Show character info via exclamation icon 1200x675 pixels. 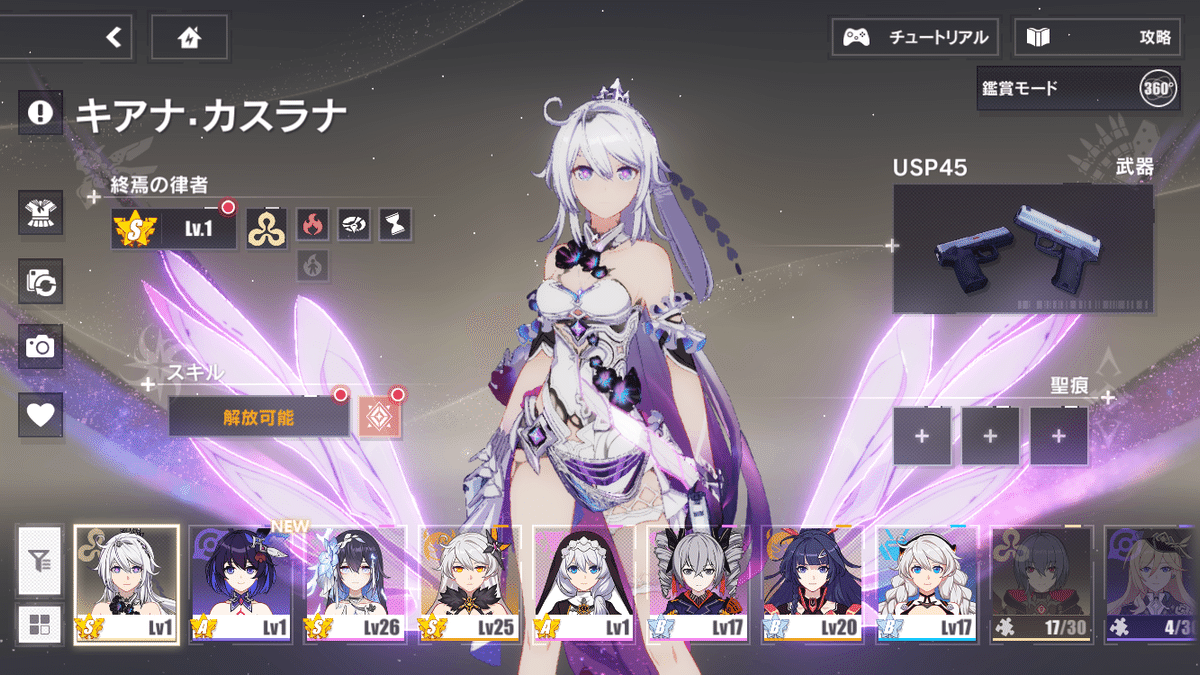click(x=41, y=112)
